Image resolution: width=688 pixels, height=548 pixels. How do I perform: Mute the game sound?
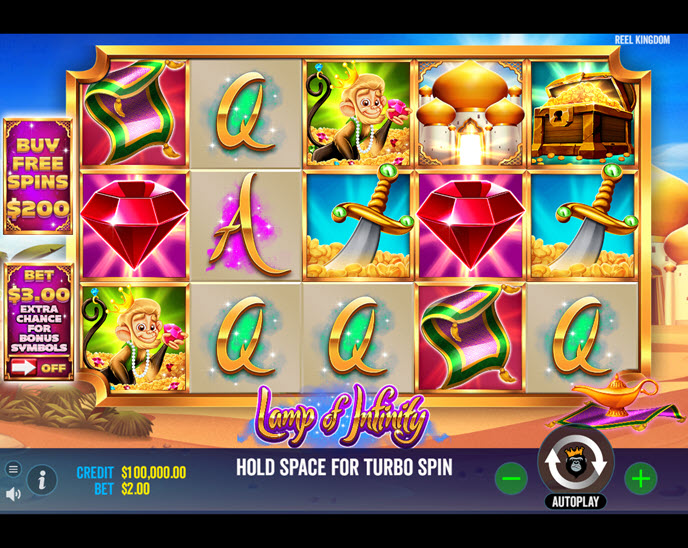point(13,494)
